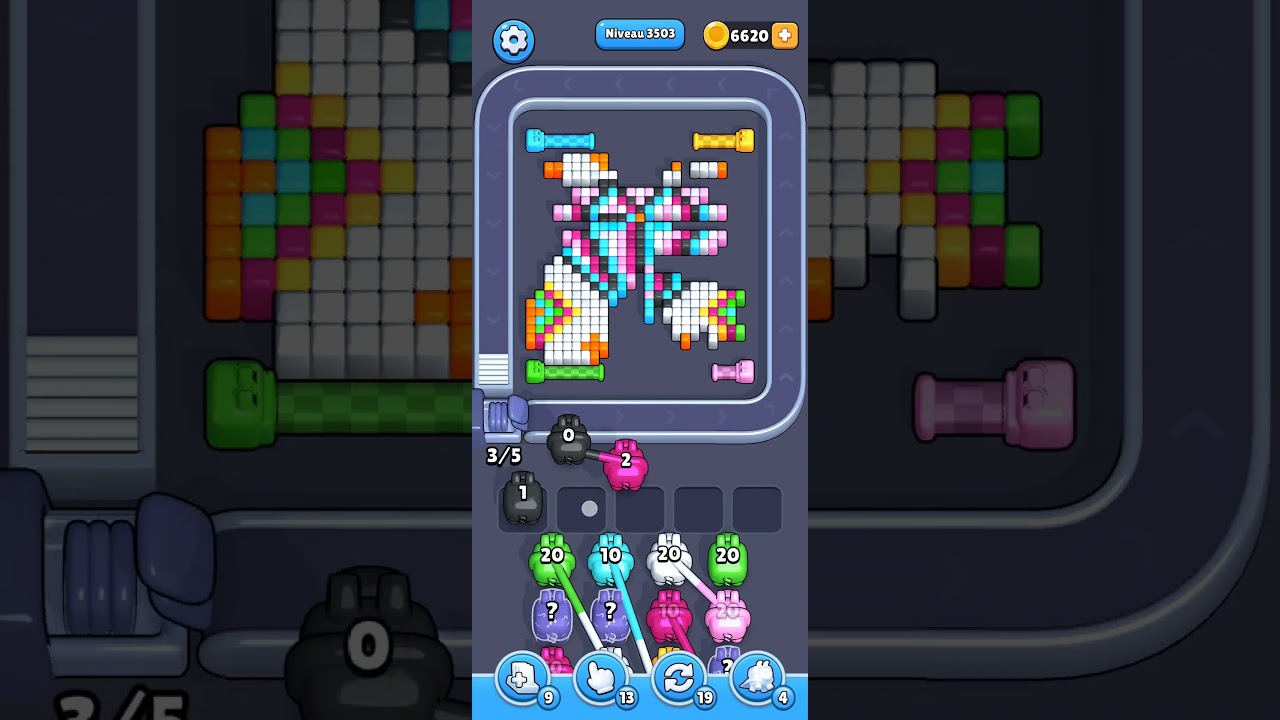Tap the gray bolt marked 1 in queue
1280x720 pixels.
pos(521,497)
